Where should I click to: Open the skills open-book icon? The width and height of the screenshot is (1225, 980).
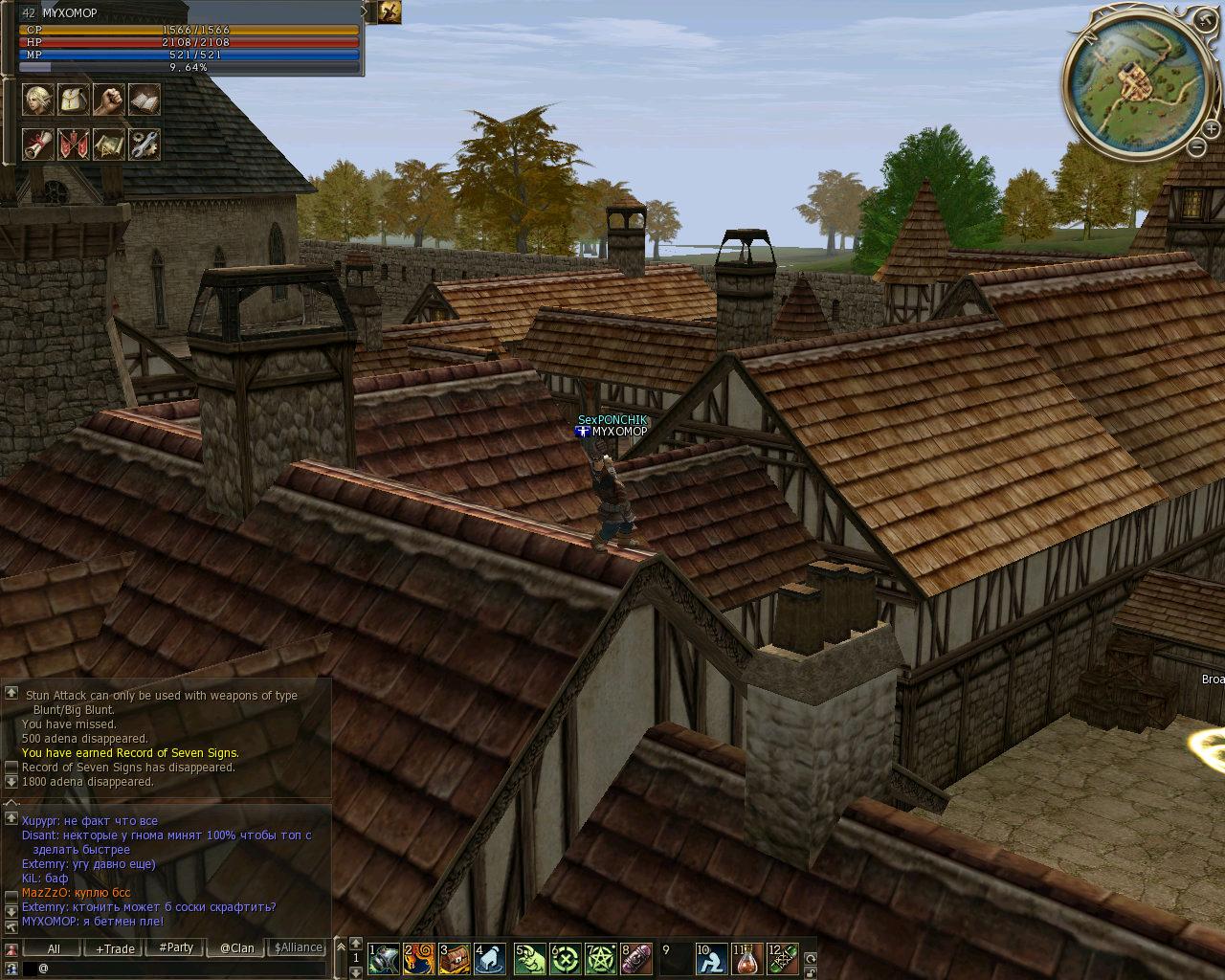[145, 100]
